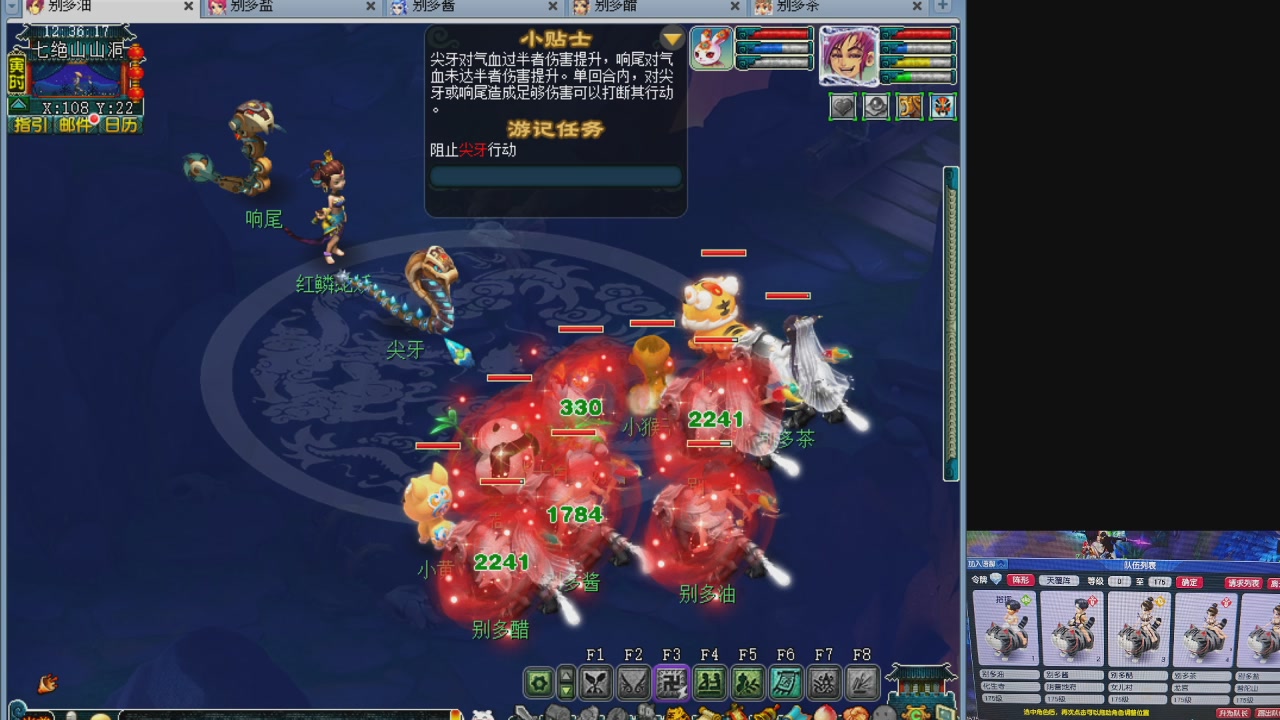Select the F4 skill icon
1280x720 pixels.
[711, 683]
